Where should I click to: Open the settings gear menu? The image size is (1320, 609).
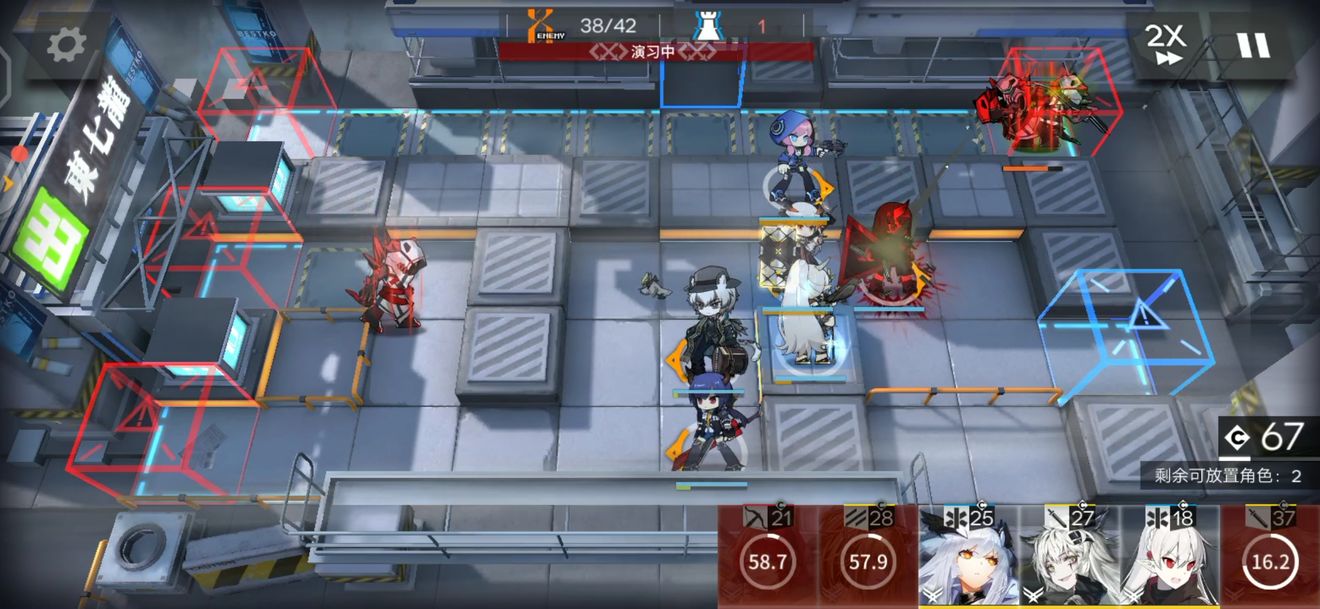(67, 43)
